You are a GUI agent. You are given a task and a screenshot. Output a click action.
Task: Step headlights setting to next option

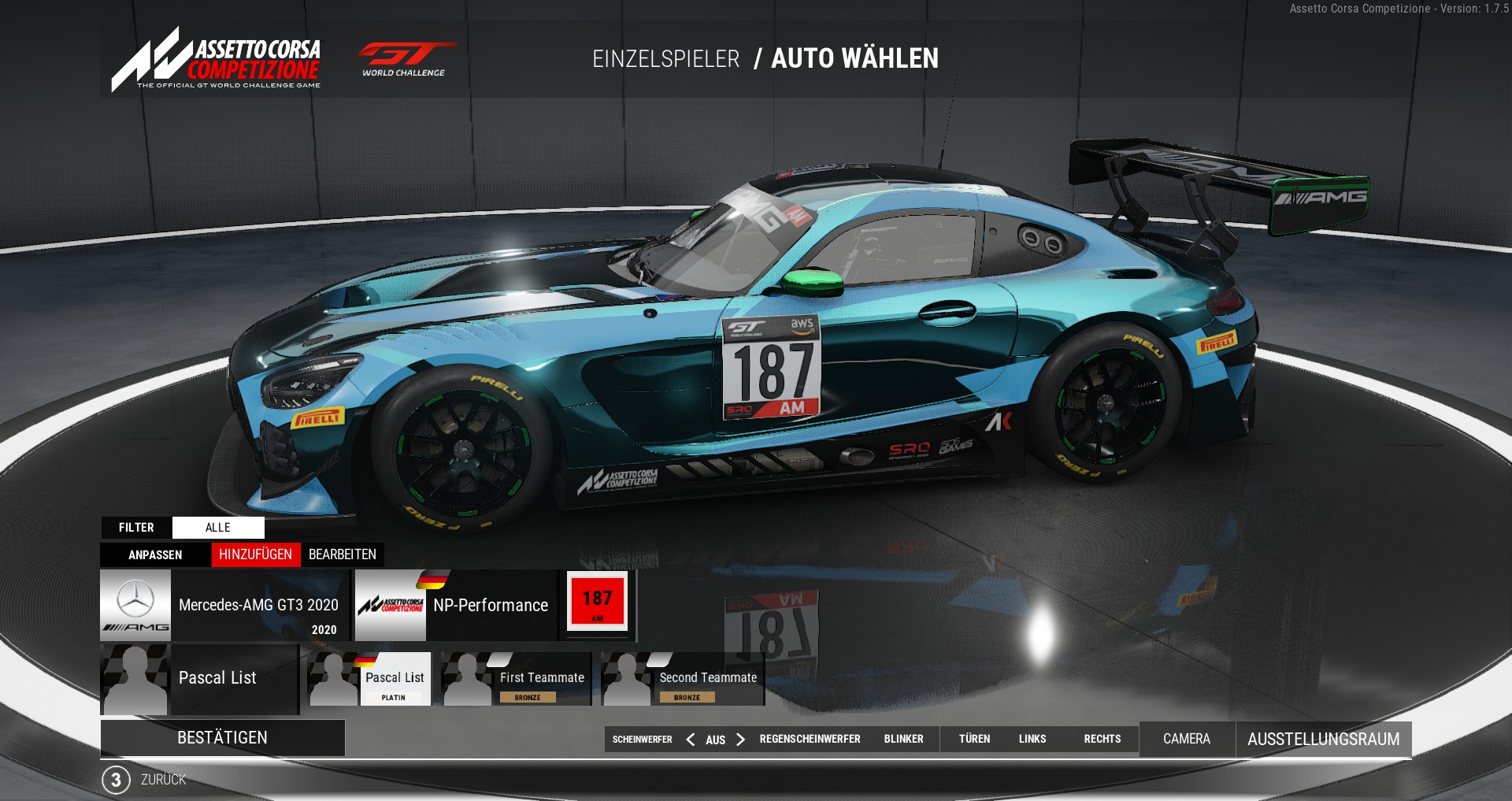(740, 740)
